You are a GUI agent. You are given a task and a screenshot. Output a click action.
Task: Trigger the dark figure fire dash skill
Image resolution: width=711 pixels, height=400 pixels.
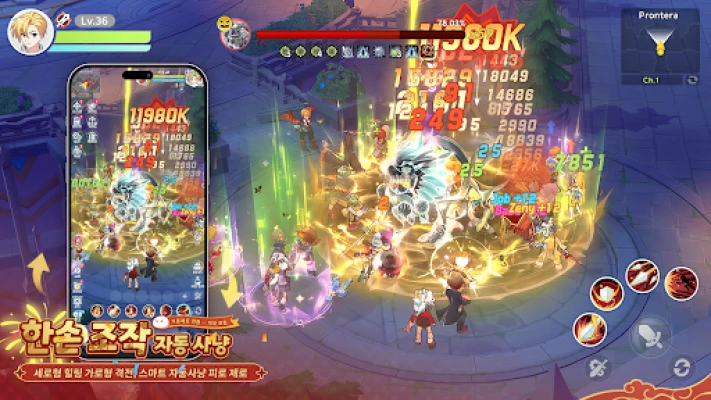[x=681, y=282]
